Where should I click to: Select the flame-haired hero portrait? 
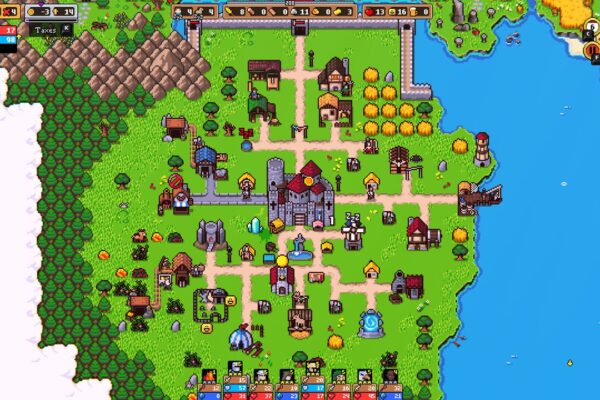coord(208,376)
